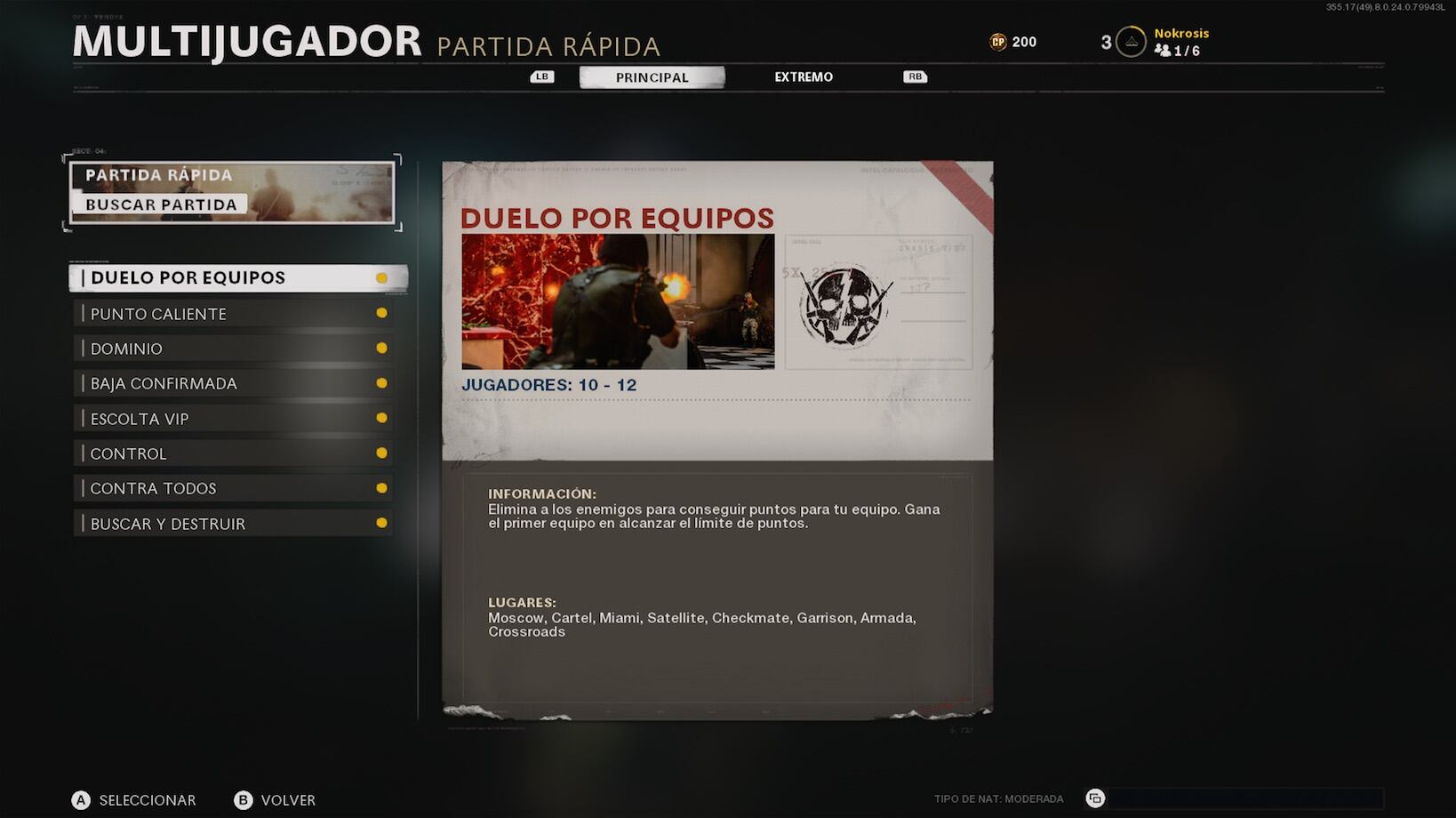Start searching with Buscar Partida
The height and width of the screenshot is (818, 1456).
click(162, 204)
